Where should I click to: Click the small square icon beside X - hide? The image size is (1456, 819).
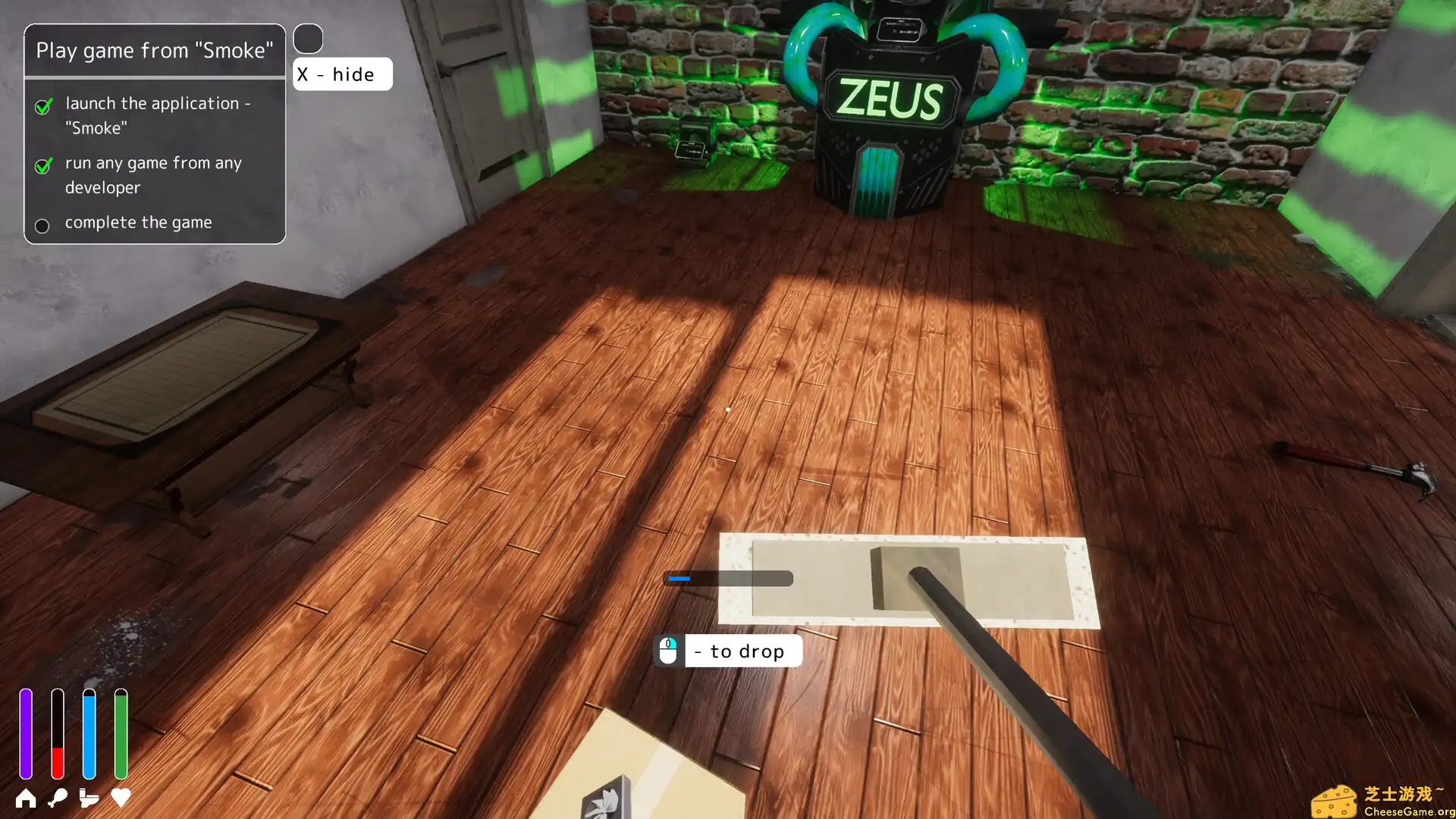[308, 38]
